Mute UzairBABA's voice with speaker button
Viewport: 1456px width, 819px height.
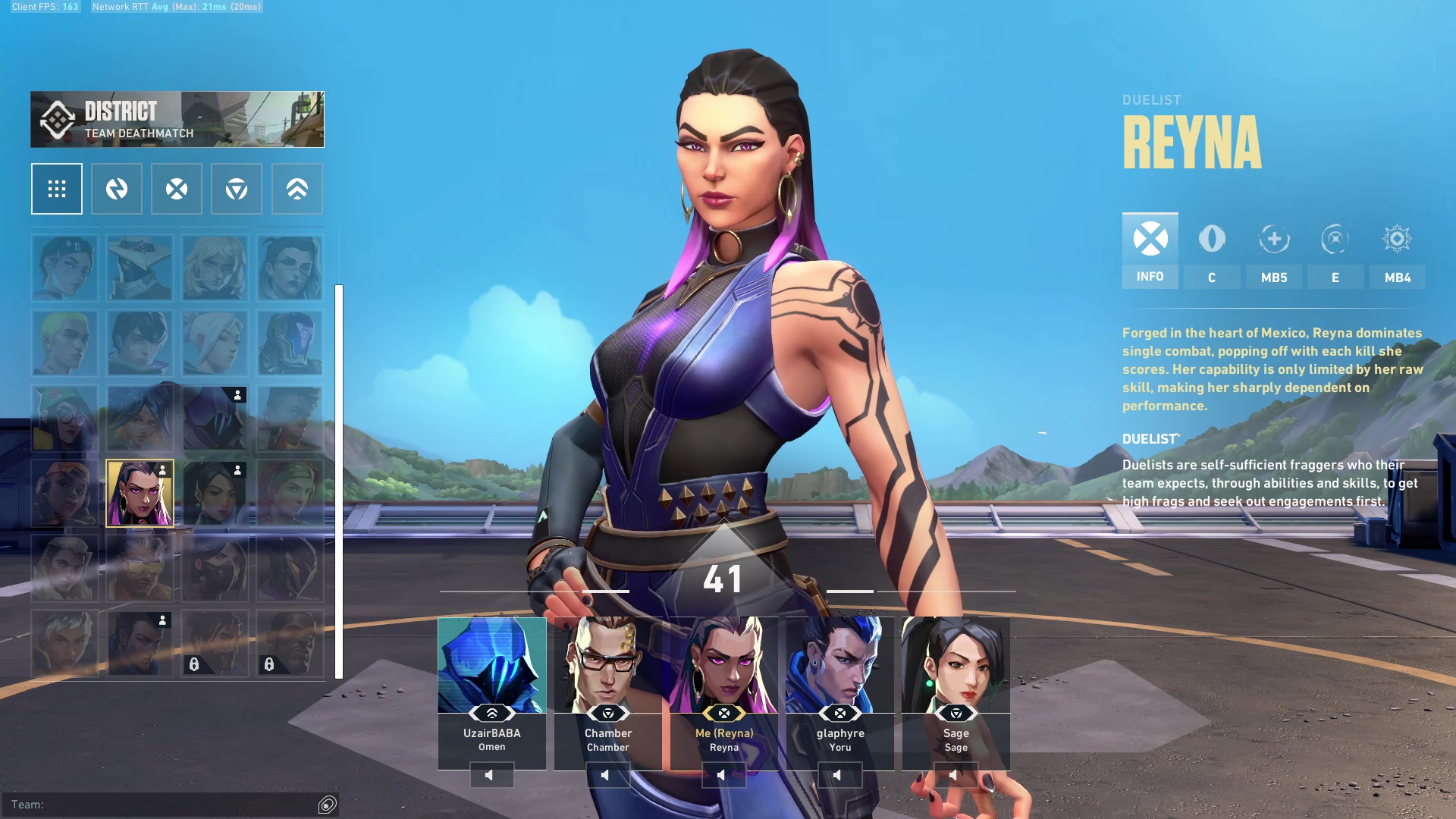491,775
